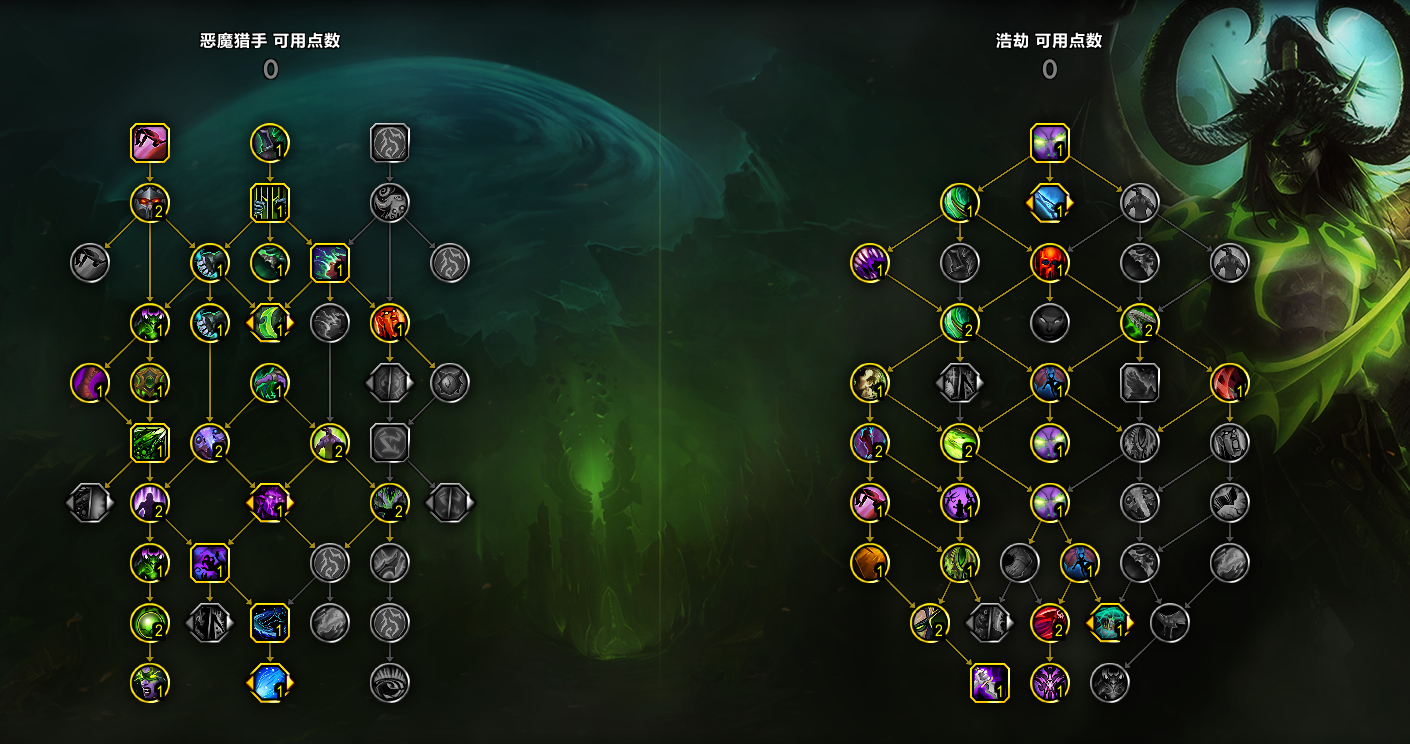Select the fiery Immolation Aura talent
Viewport: 1410px width, 744px height.
[x=390, y=322]
